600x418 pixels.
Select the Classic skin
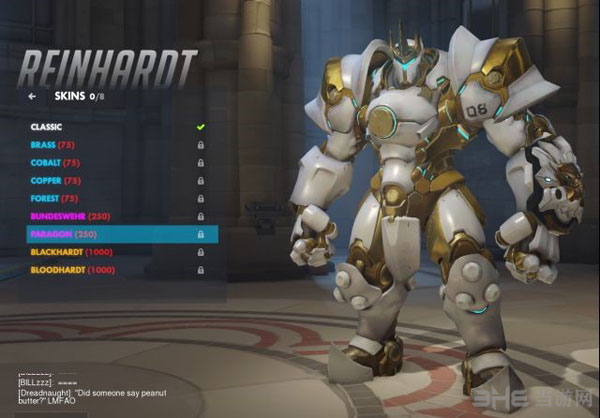click(46, 127)
